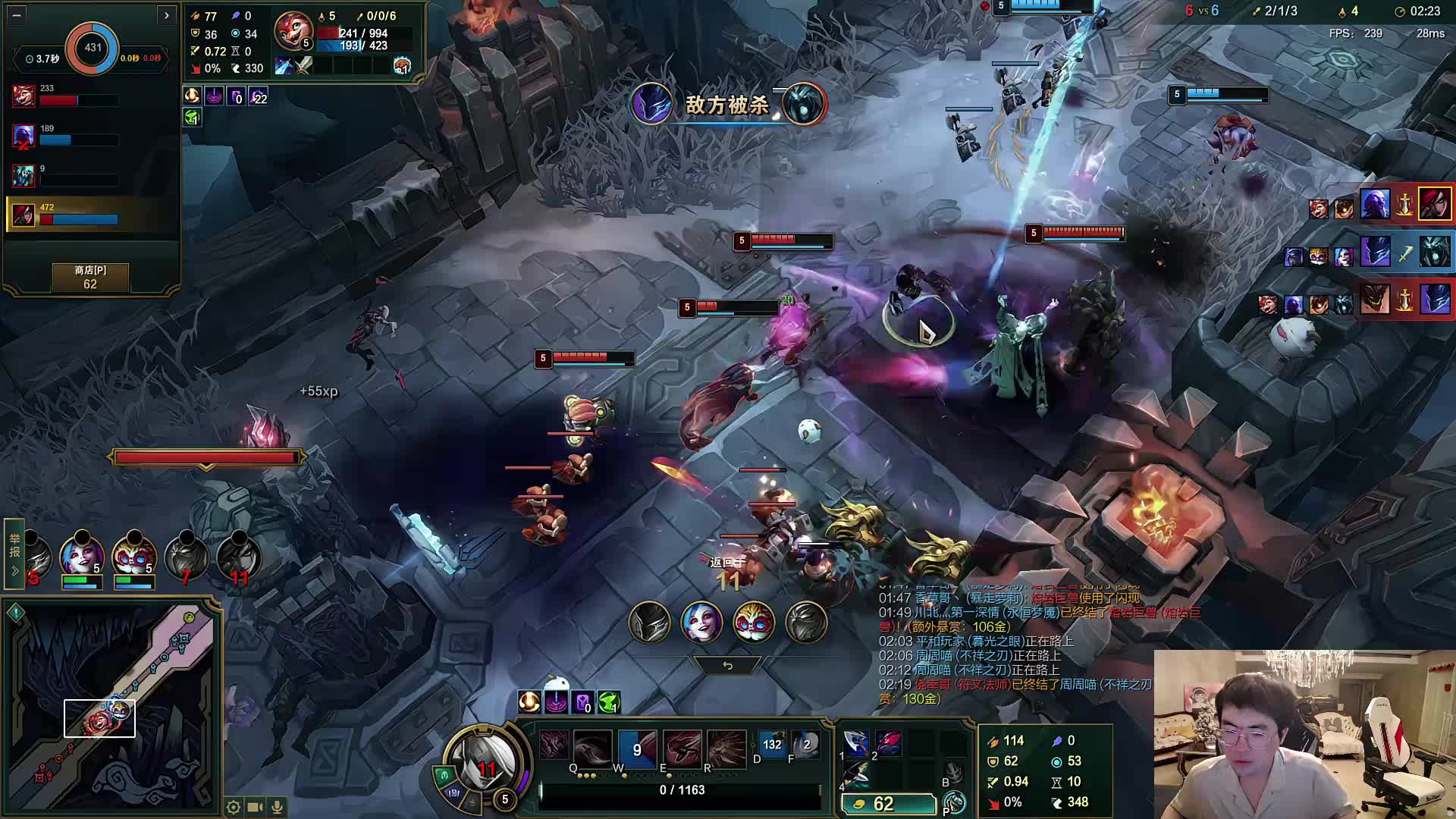This screenshot has height=819, width=1456.
Task: Toggle the camera lock button
Action: [x=256, y=807]
